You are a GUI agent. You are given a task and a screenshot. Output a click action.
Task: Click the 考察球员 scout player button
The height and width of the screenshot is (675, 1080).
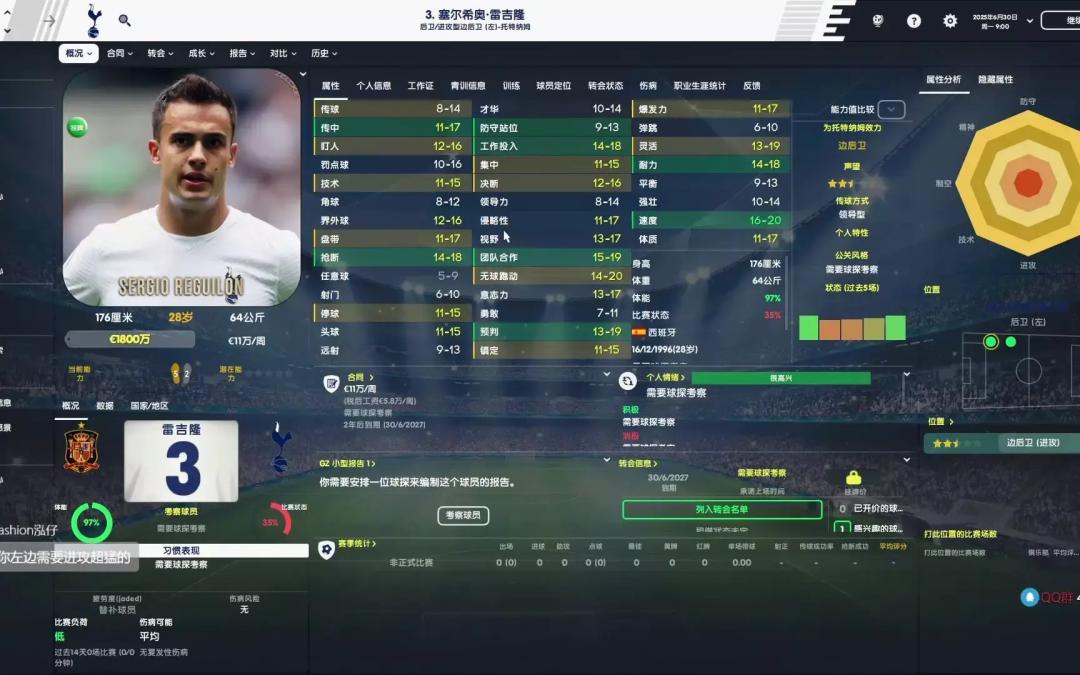[463, 515]
